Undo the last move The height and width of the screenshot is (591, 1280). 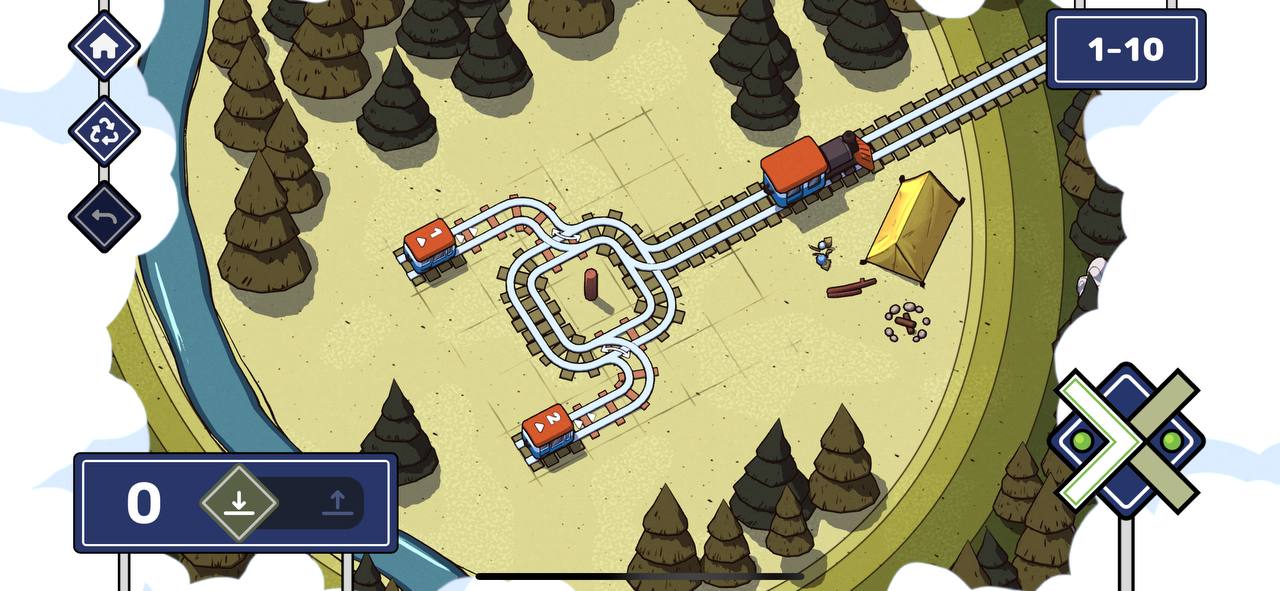click(x=104, y=216)
